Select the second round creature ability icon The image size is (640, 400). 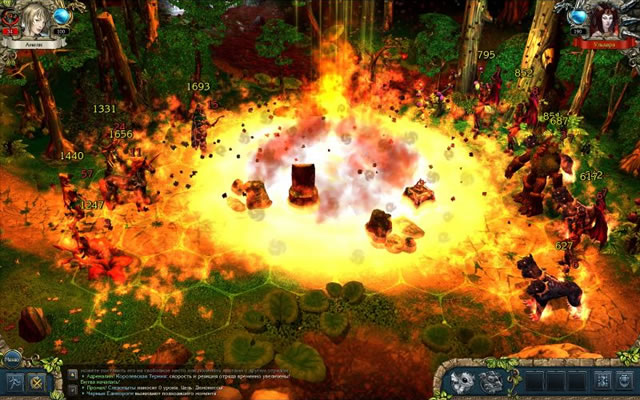[x=492, y=380]
